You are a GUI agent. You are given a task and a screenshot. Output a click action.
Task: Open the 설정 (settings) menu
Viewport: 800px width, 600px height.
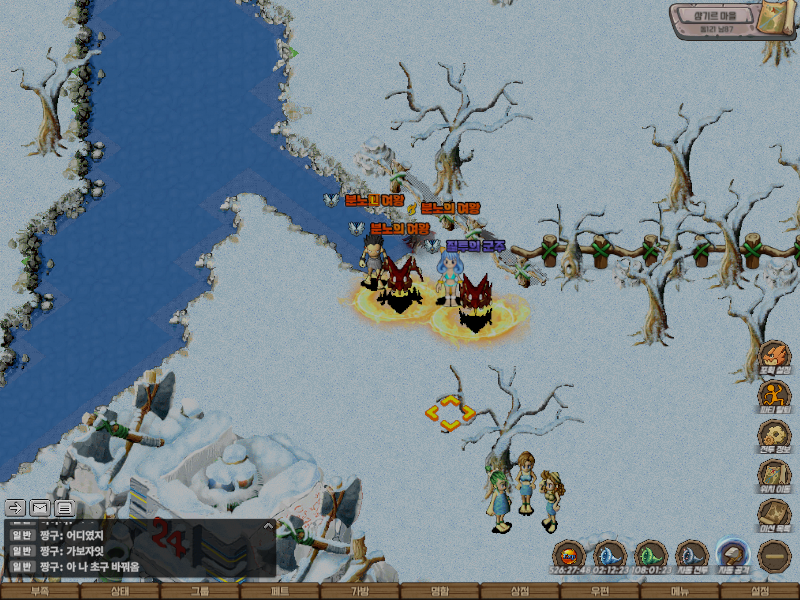pos(760,592)
